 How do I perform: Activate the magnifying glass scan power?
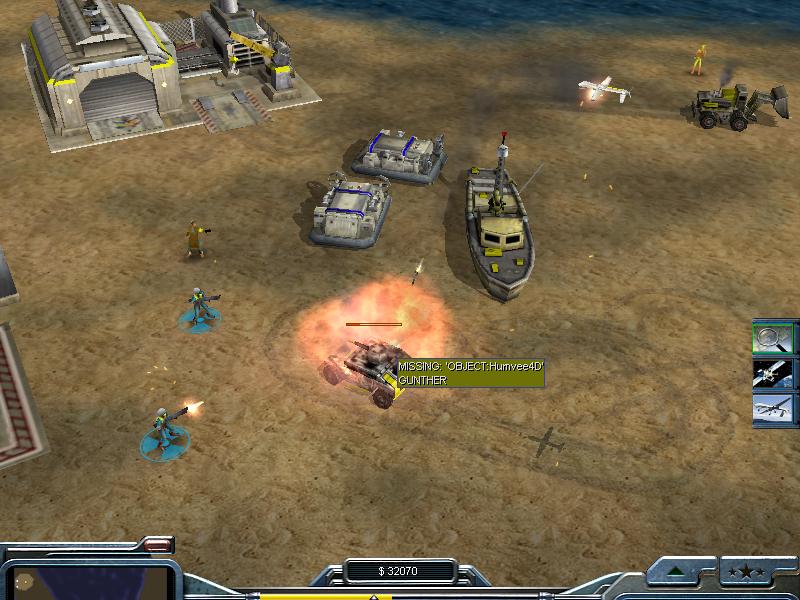pyautogui.click(x=773, y=337)
